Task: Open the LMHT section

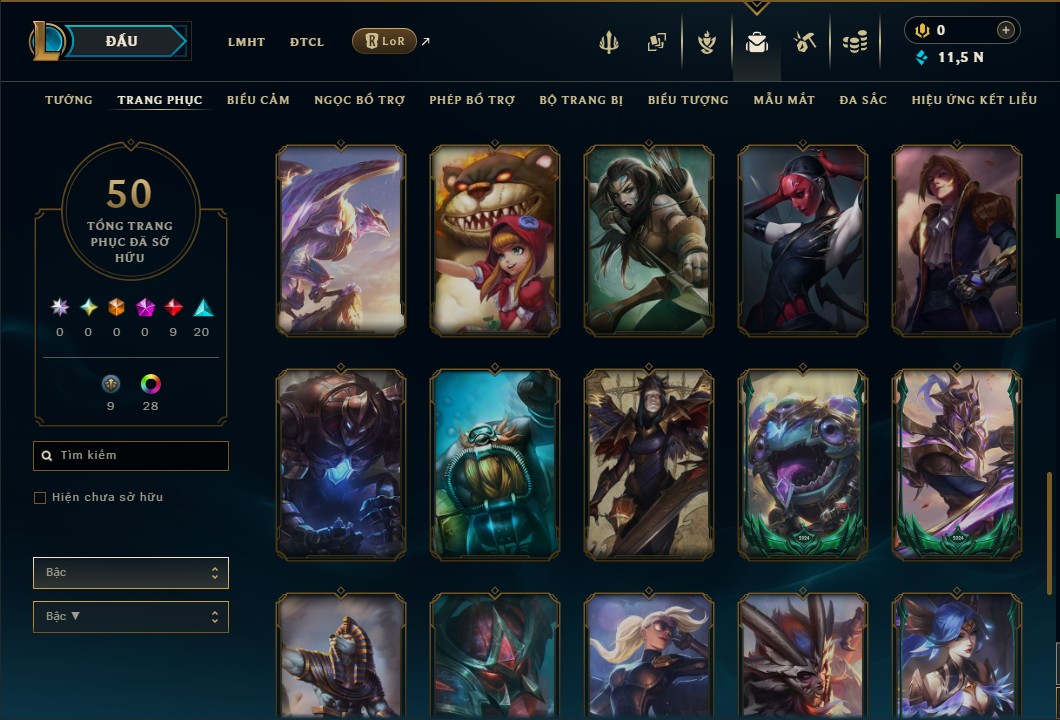Action: [246, 42]
